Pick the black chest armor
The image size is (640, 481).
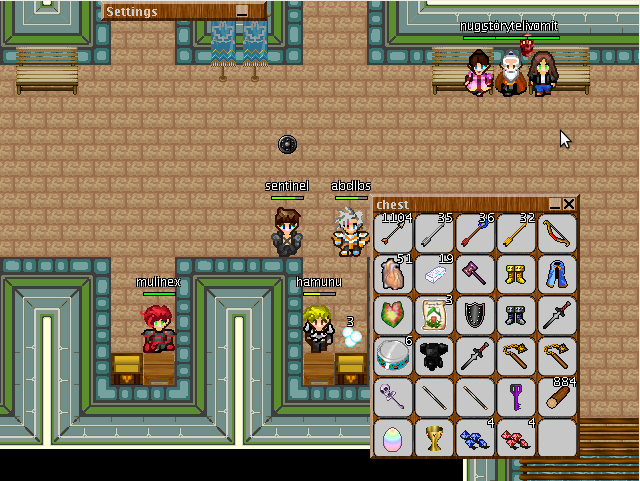point(434,356)
